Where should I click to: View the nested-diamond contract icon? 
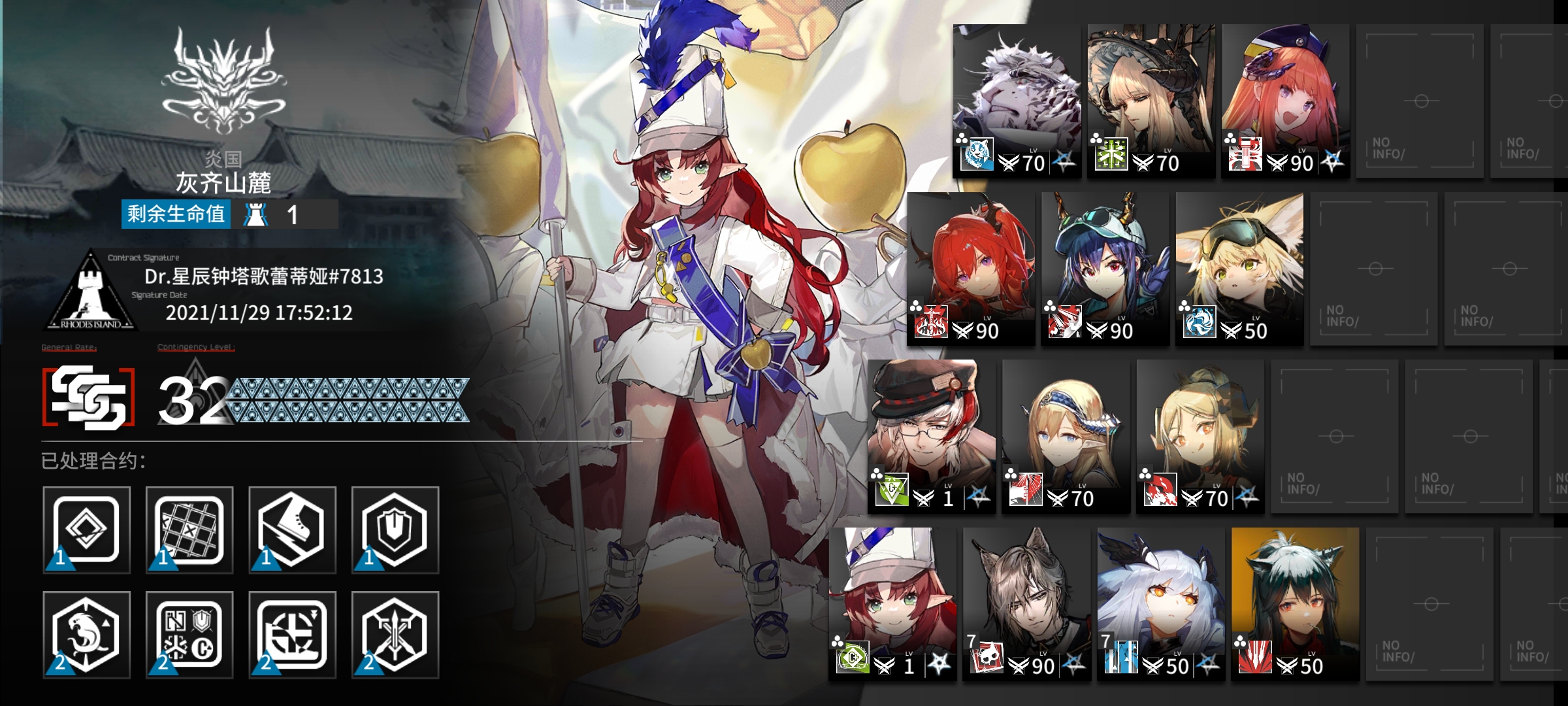(87, 529)
